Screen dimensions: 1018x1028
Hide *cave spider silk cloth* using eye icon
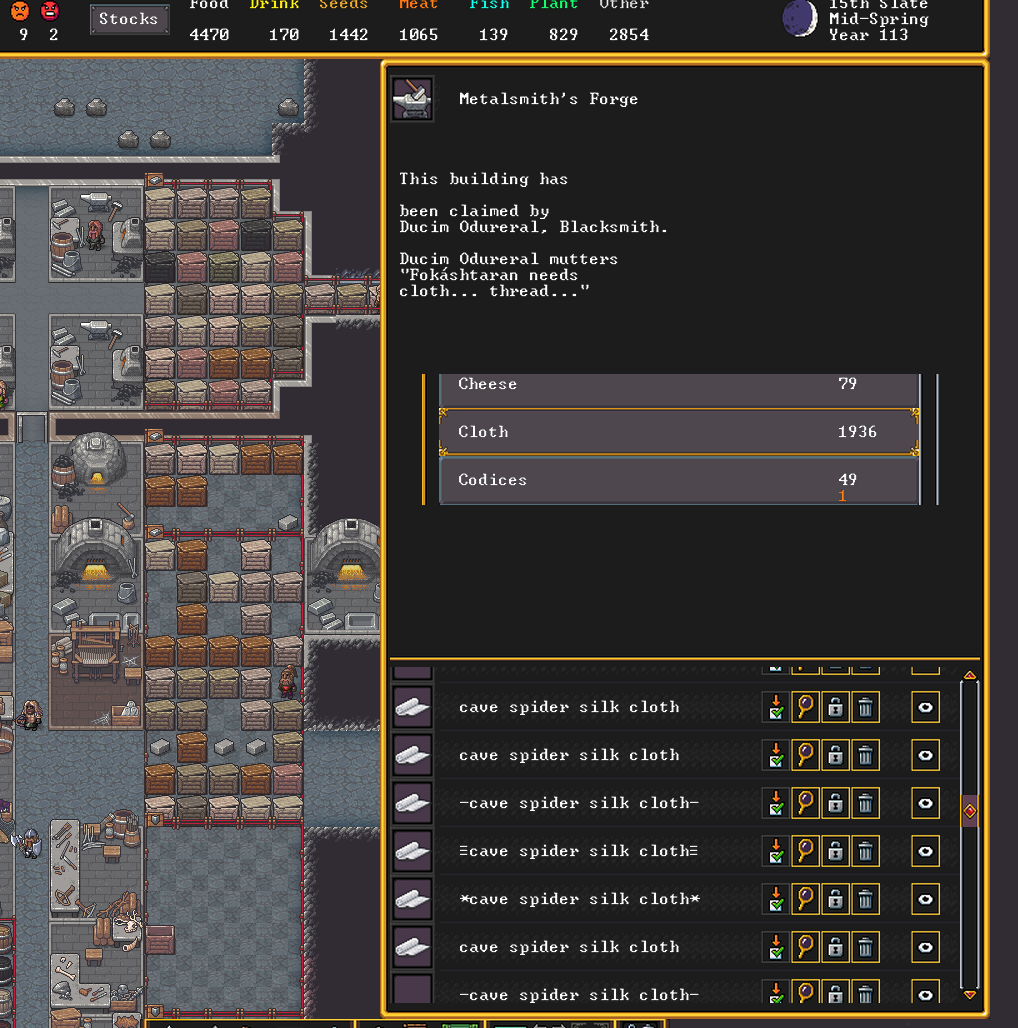925,899
